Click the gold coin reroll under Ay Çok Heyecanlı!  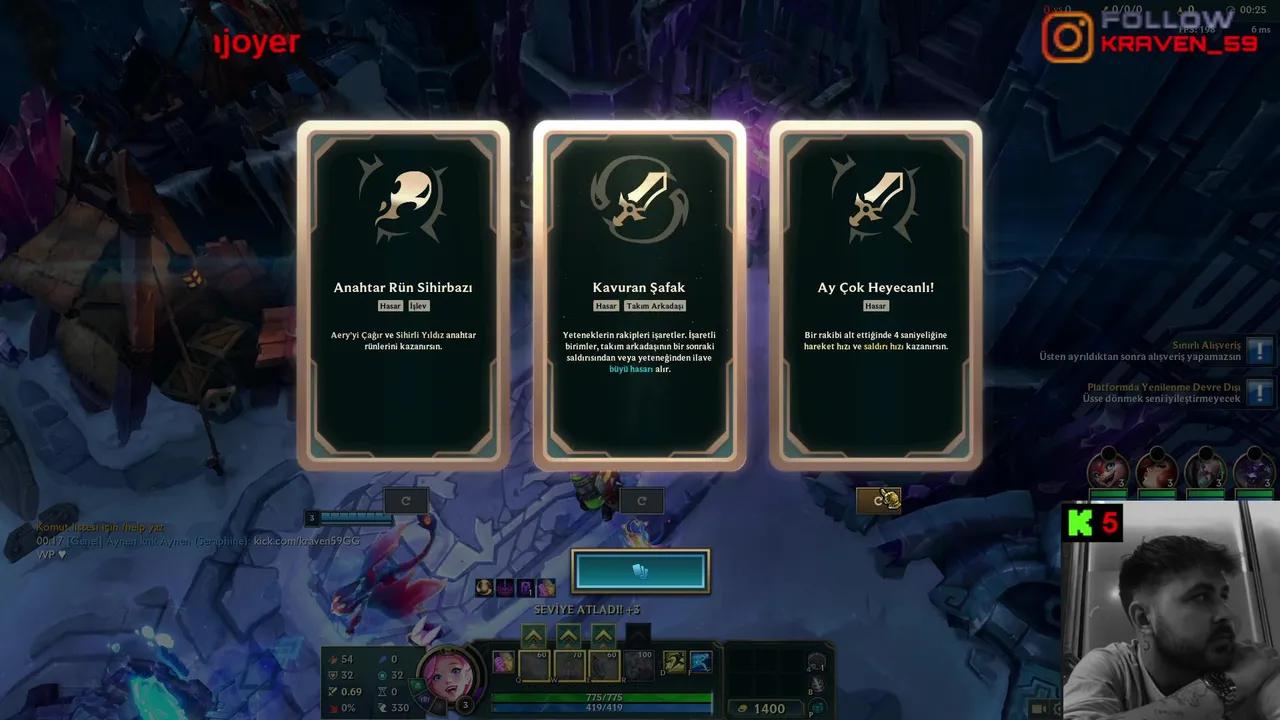[x=878, y=499]
